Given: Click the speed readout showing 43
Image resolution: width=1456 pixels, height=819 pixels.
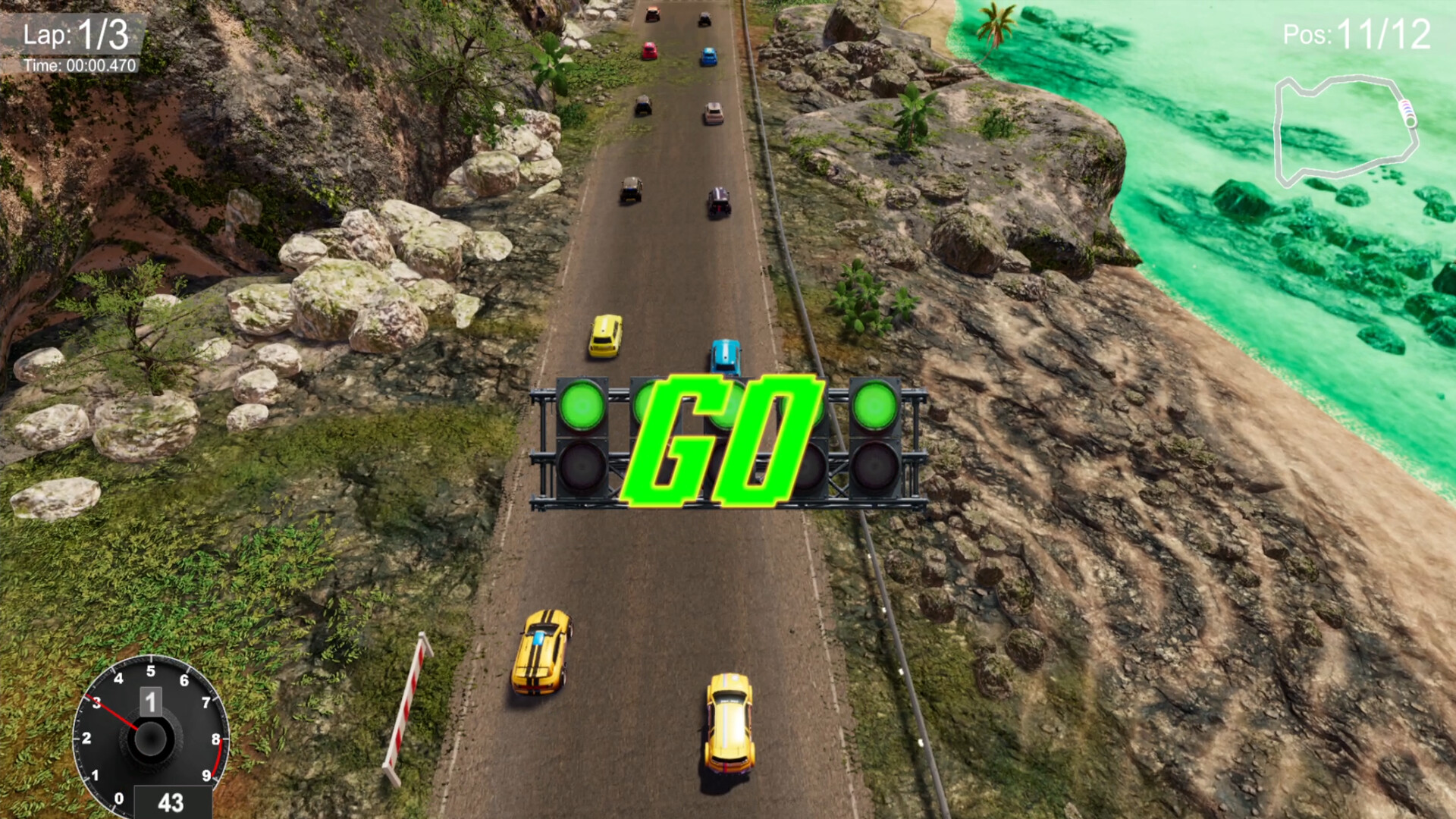Looking at the screenshot, I should point(171,802).
